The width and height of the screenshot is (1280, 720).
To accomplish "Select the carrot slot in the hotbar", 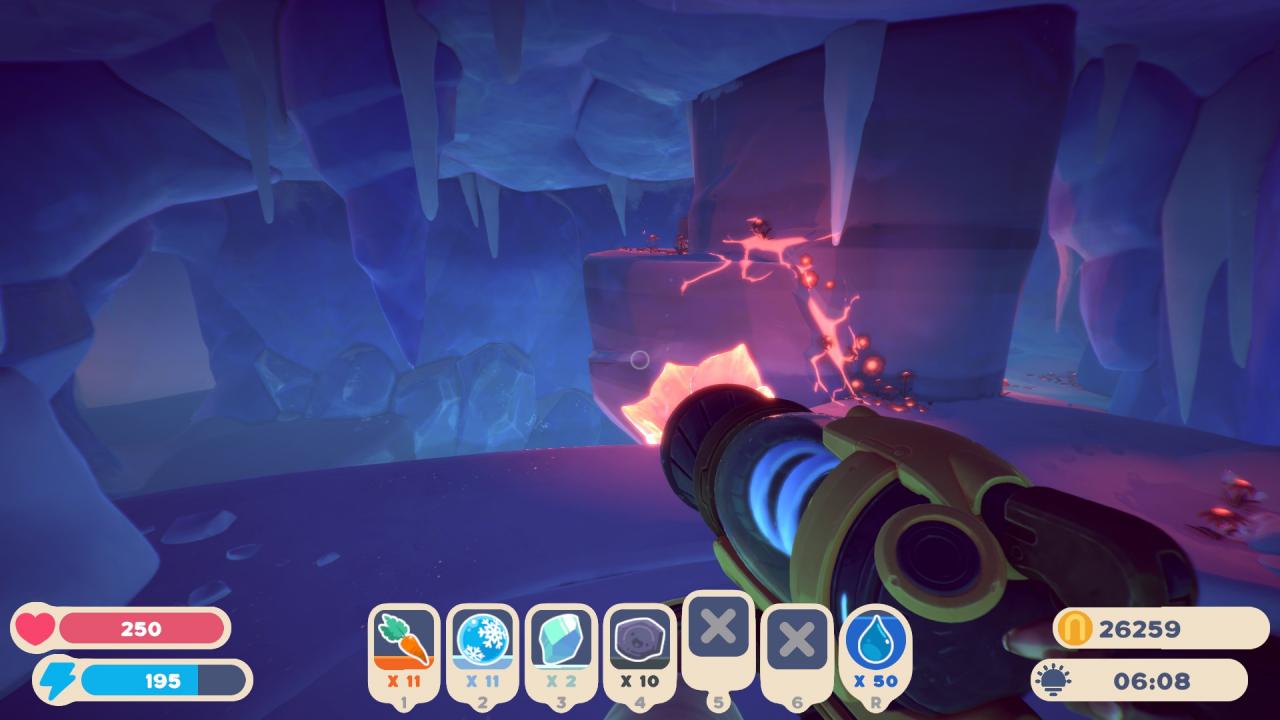I will [404, 640].
